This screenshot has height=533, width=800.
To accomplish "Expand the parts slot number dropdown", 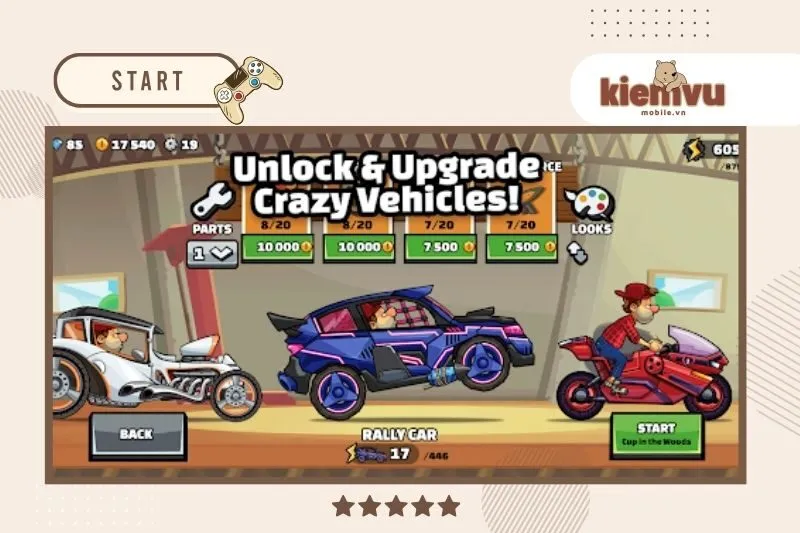I will click(212, 253).
